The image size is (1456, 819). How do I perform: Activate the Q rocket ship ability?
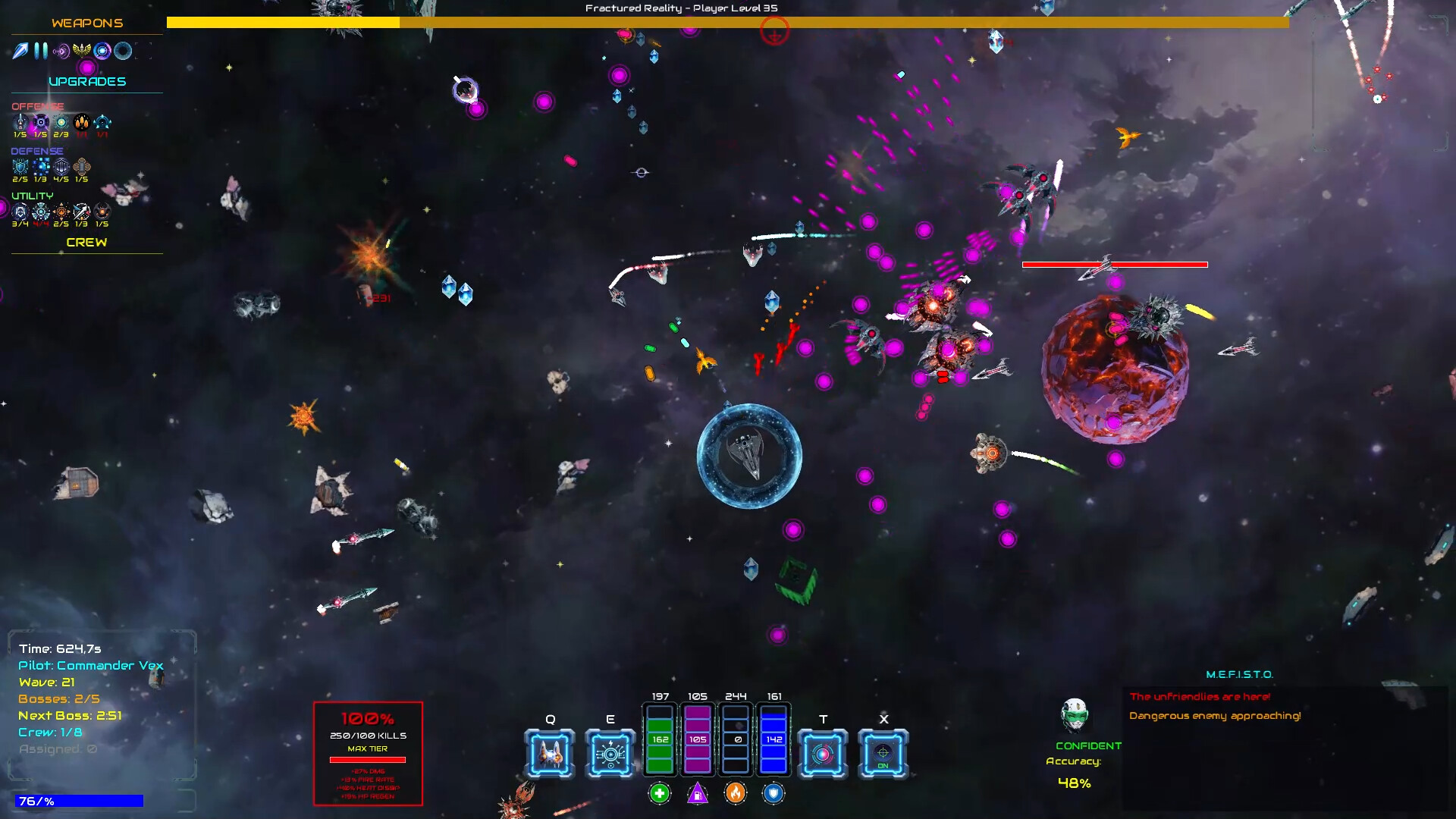[x=549, y=753]
